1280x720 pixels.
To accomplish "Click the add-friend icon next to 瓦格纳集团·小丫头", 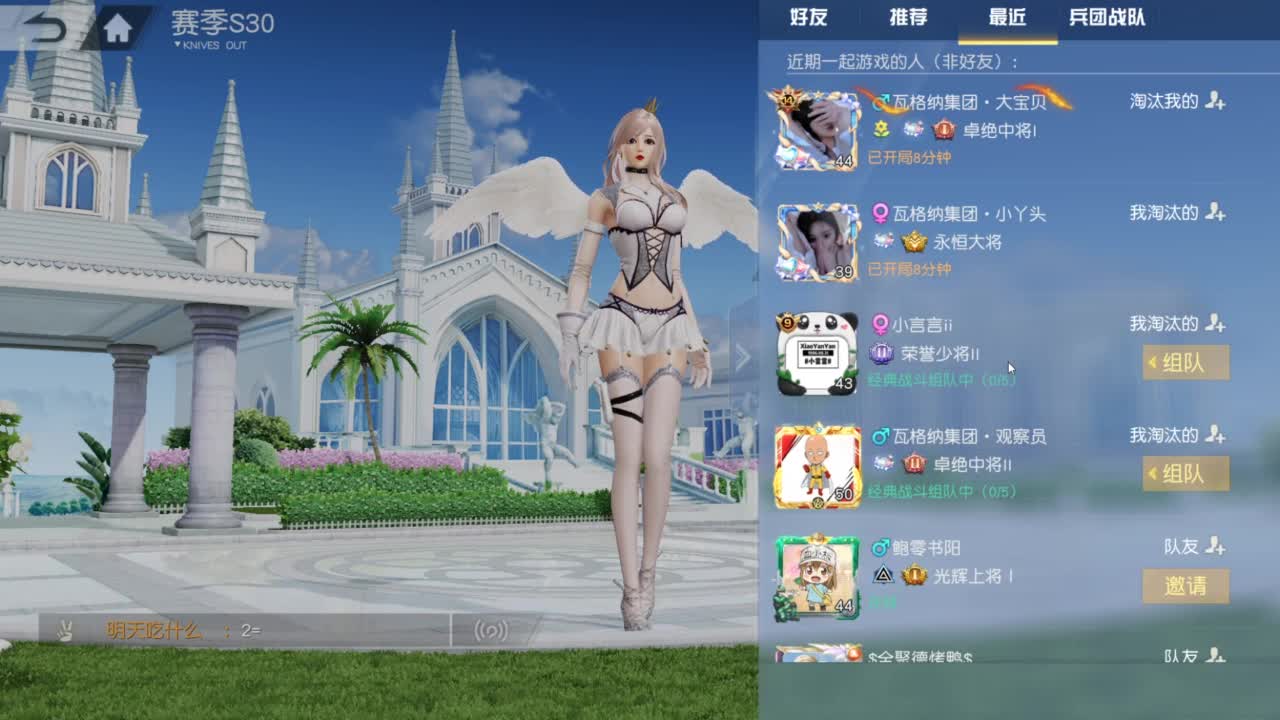I will (x=1216, y=213).
